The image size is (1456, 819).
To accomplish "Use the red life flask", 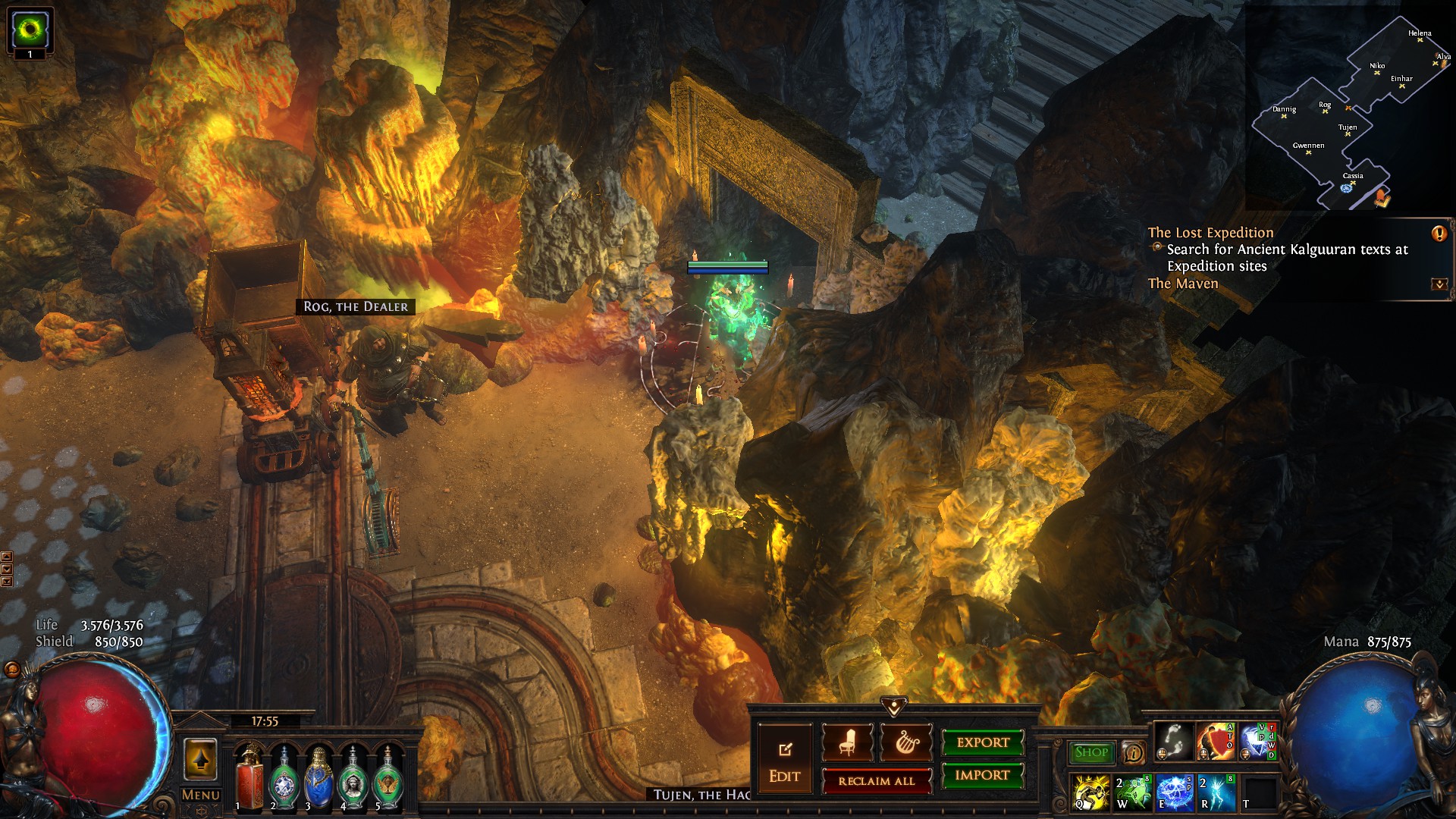I will point(249,776).
